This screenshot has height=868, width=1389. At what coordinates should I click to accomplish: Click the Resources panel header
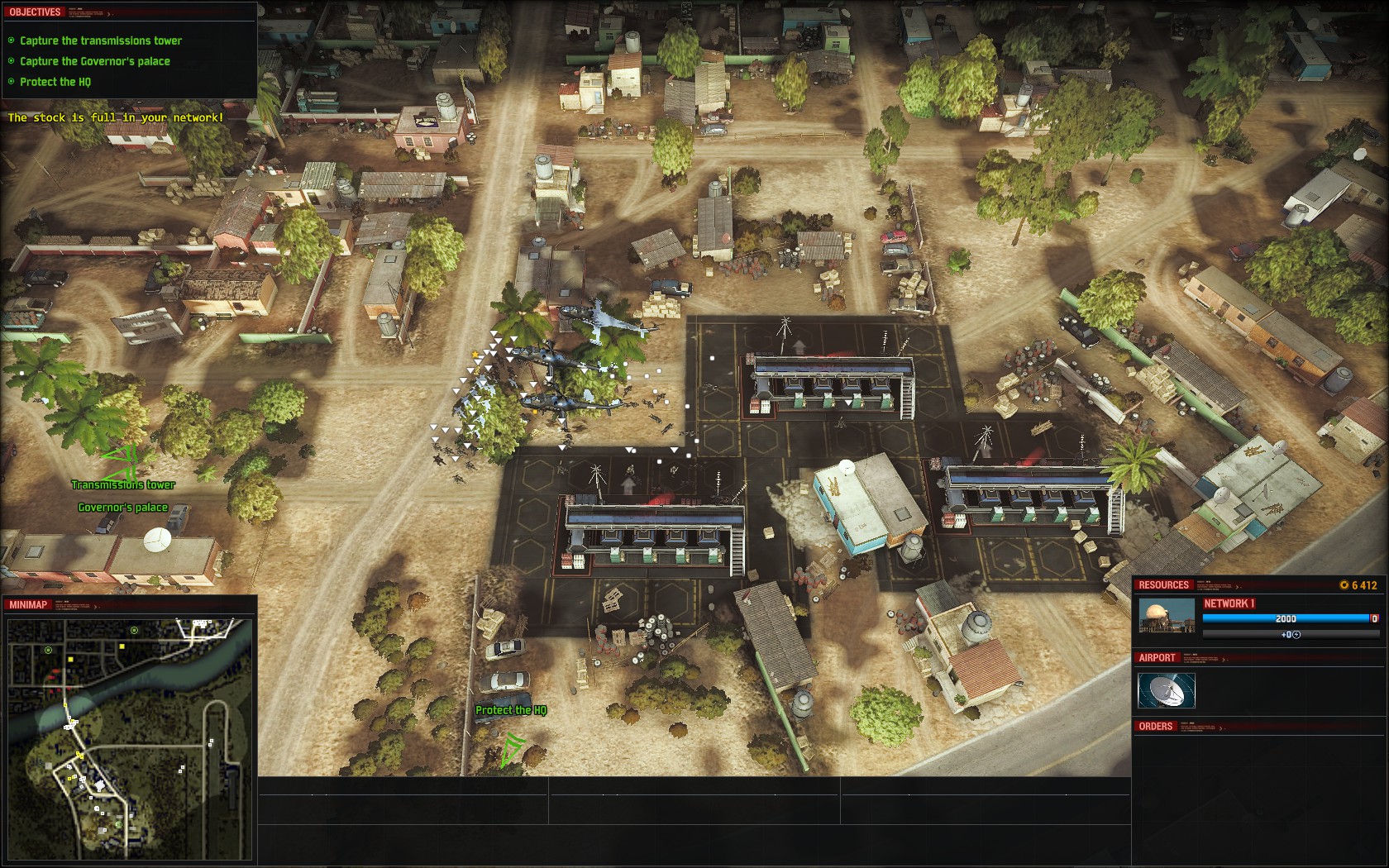click(x=1163, y=585)
